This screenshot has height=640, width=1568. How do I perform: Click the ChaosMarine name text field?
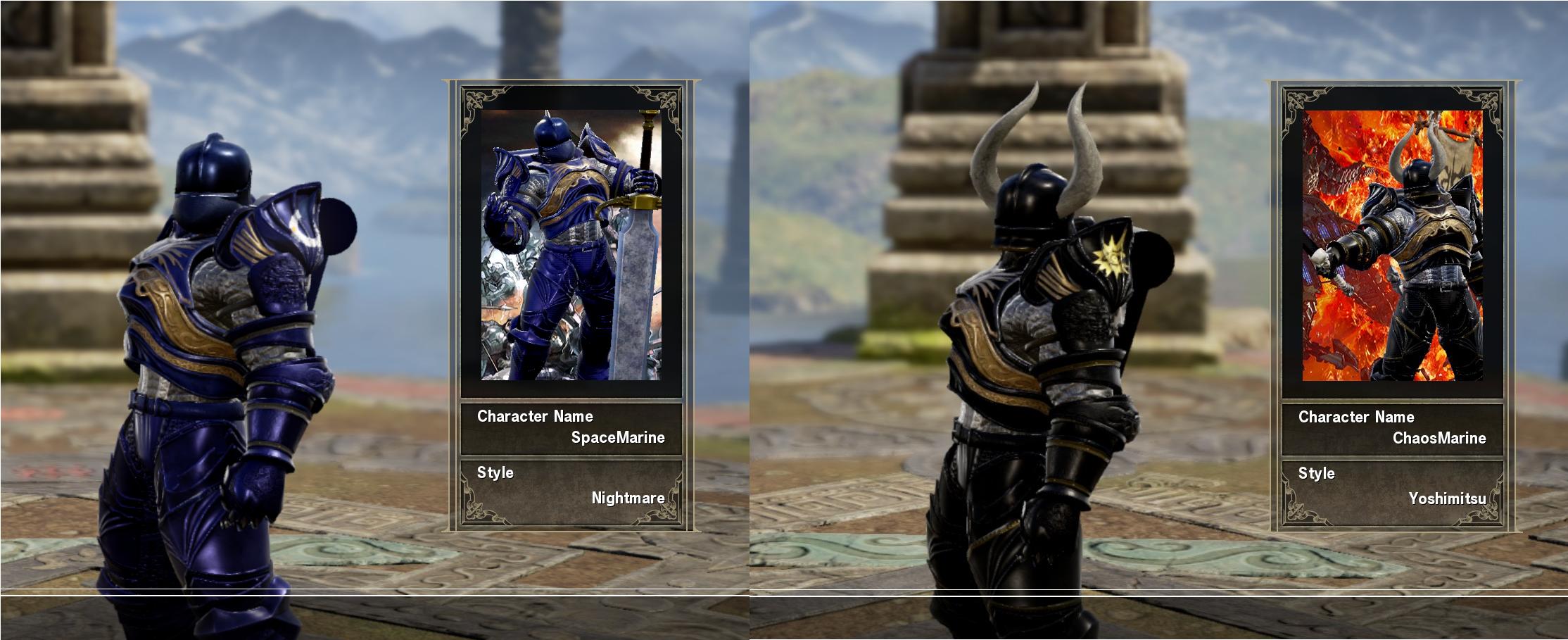click(x=1439, y=437)
